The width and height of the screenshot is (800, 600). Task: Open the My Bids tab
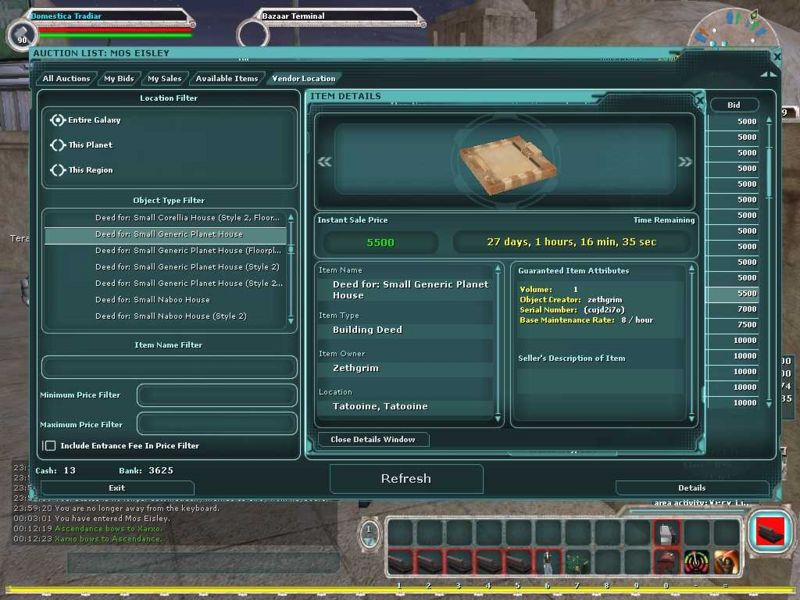[x=120, y=78]
